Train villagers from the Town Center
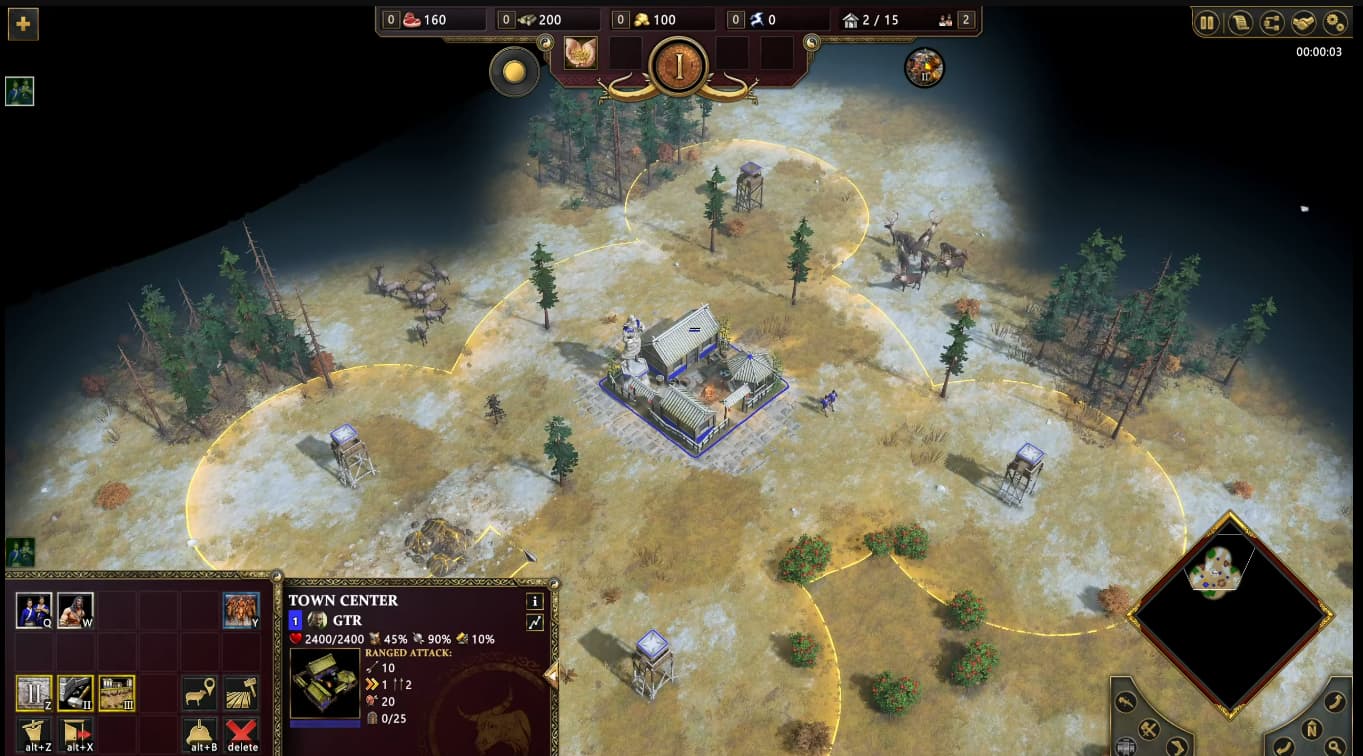Image resolution: width=1363 pixels, height=756 pixels. click(x=34, y=610)
